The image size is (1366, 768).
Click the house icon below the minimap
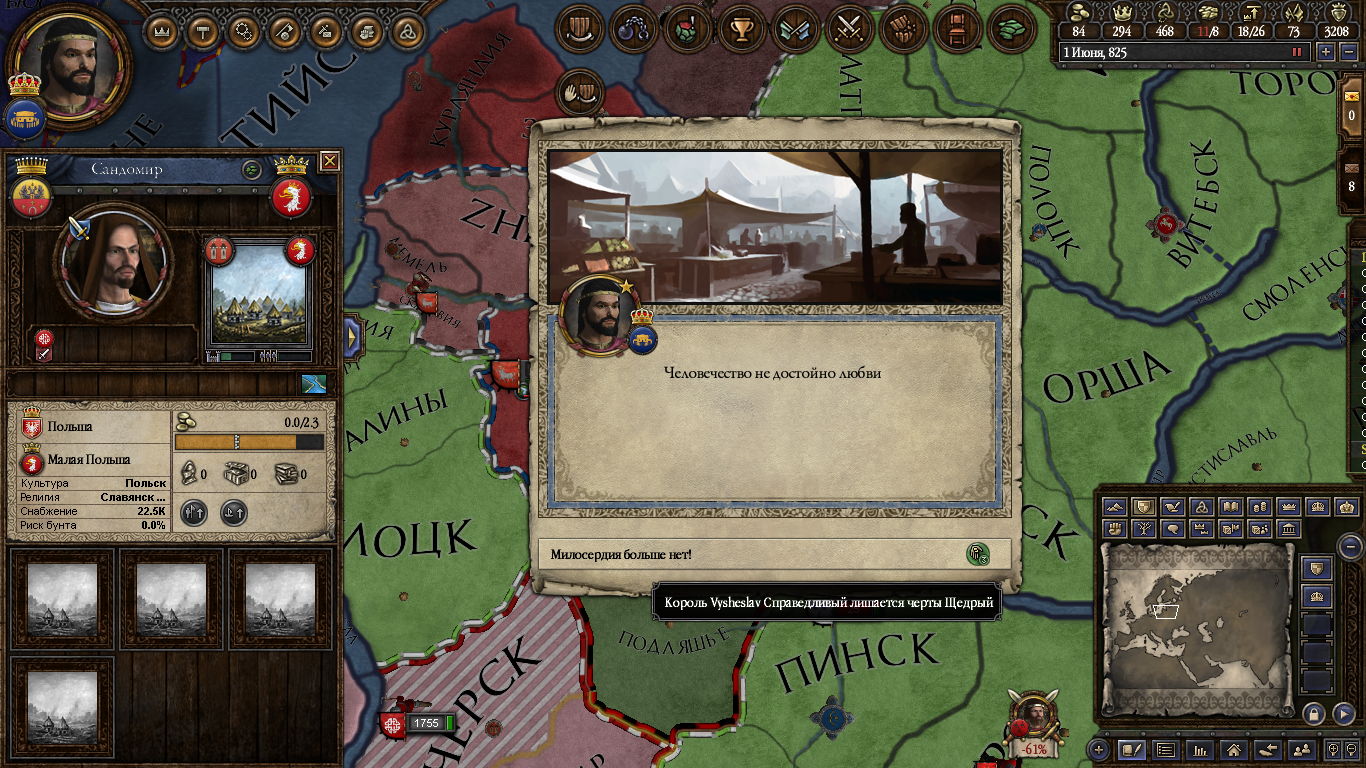1233,749
